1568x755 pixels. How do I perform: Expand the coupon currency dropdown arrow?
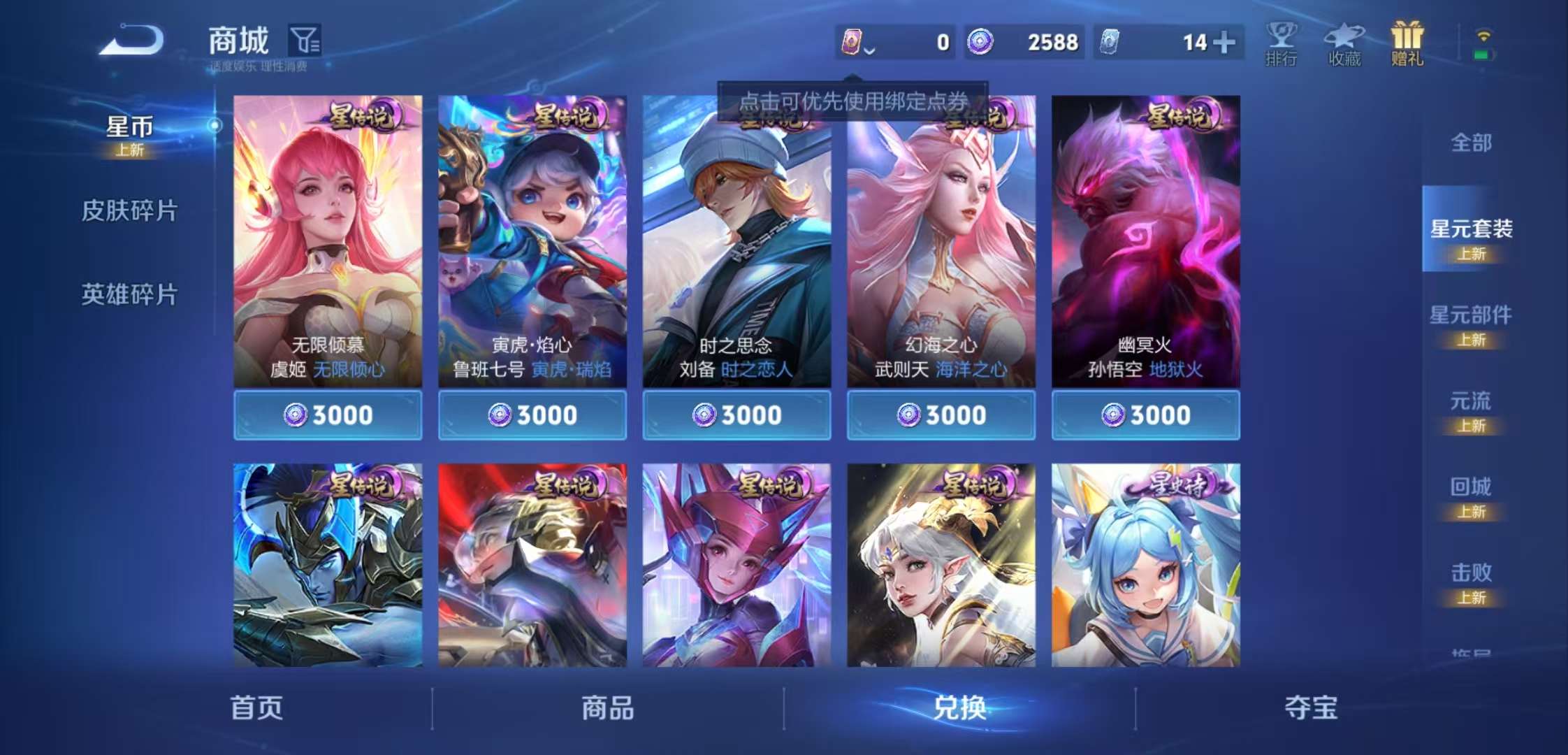click(869, 49)
